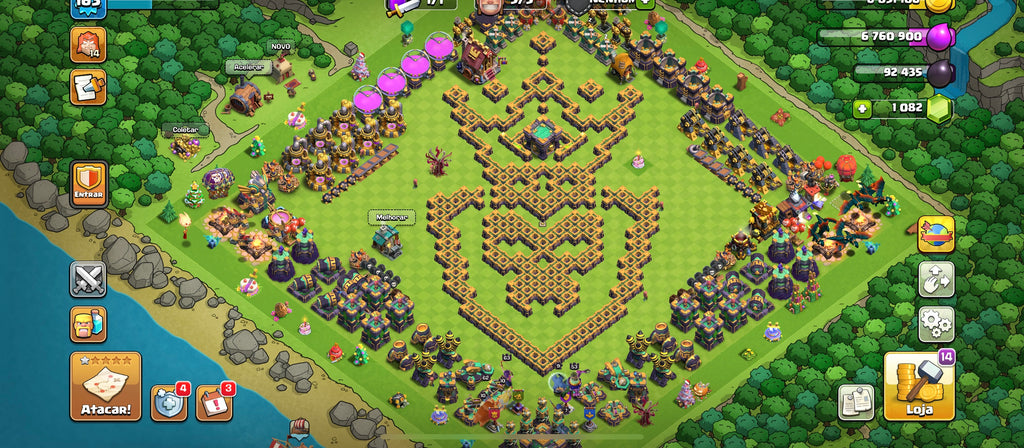
Task: Open the layout arrows icon
Action: pos(936,279)
